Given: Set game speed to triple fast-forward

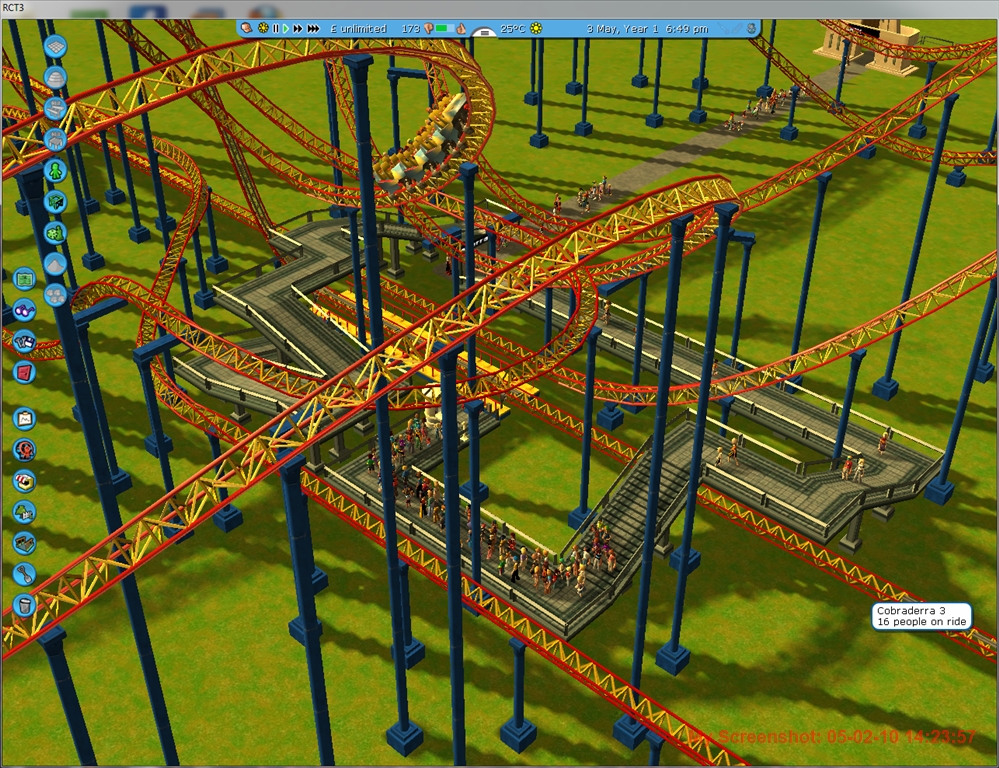Looking at the screenshot, I should point(313,29).
